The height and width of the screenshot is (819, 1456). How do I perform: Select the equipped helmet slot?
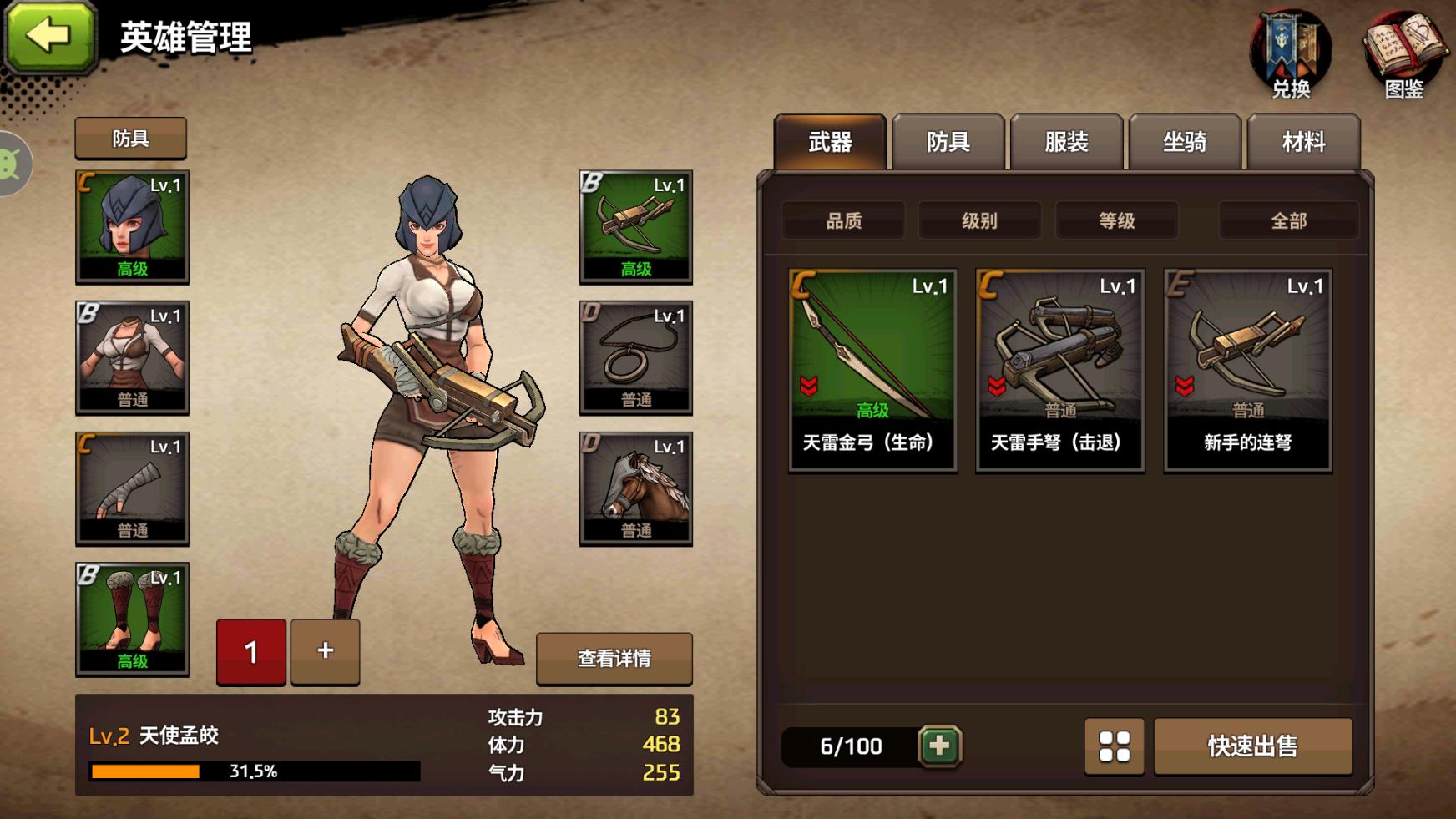click(130, 225)
